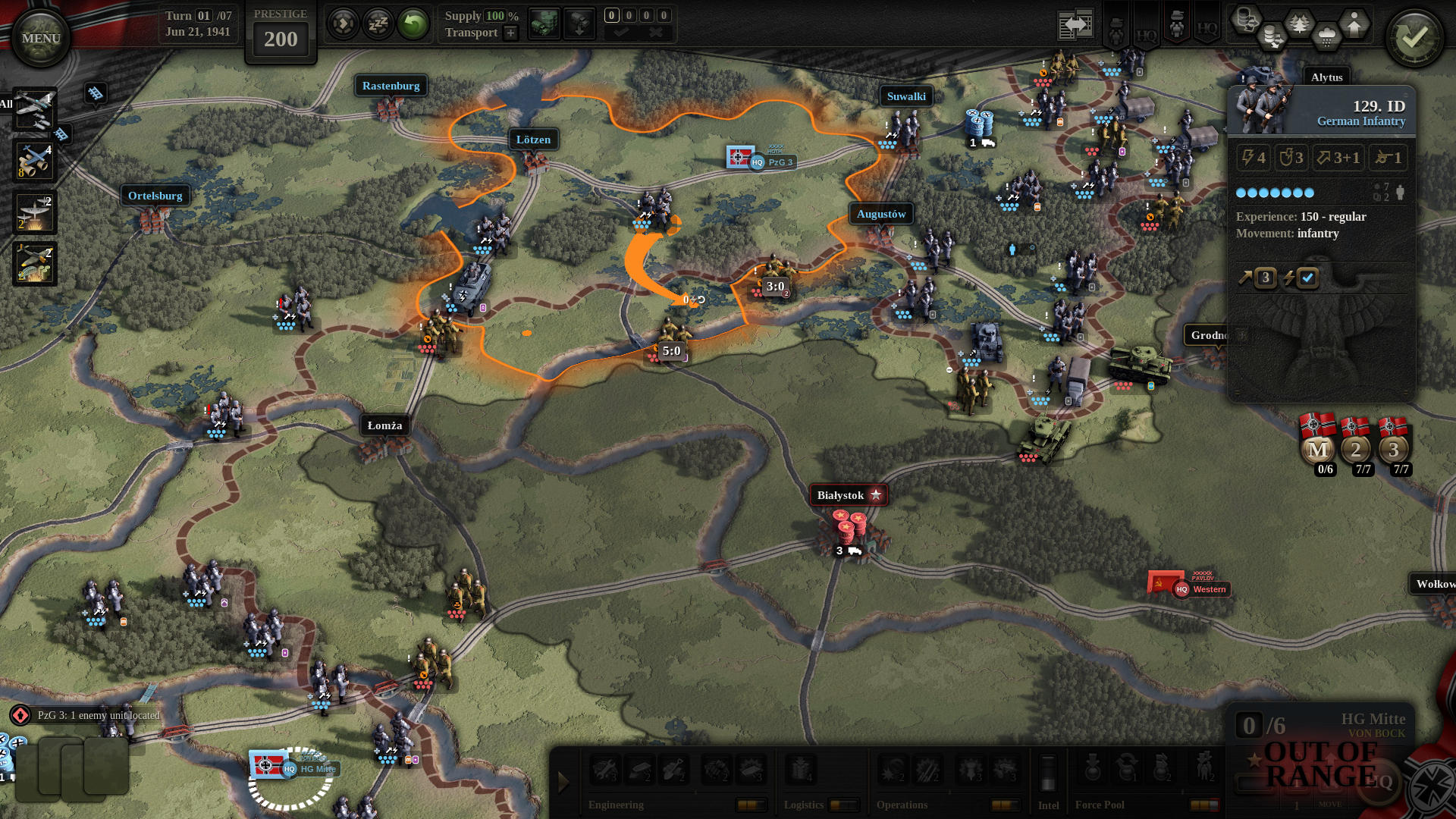Click the scenario briefing swap icon with arrows
The height and width of the screenshot is (819, 1456).
coord(1075,23)
